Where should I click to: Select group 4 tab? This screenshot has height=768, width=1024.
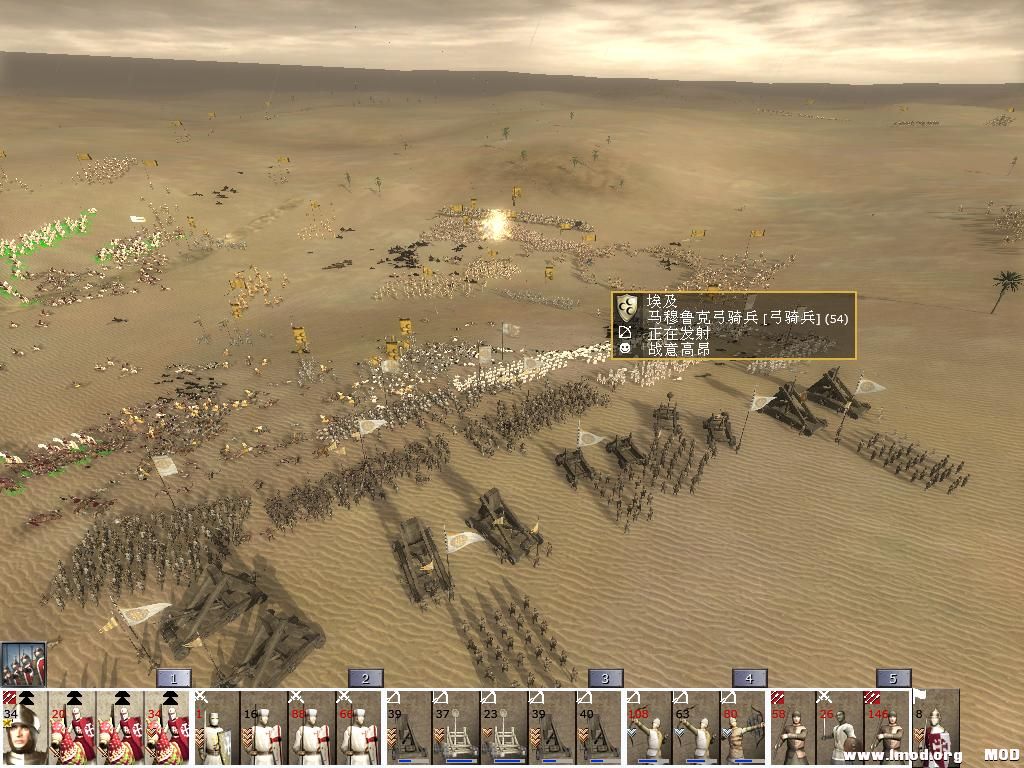point(749,678)
